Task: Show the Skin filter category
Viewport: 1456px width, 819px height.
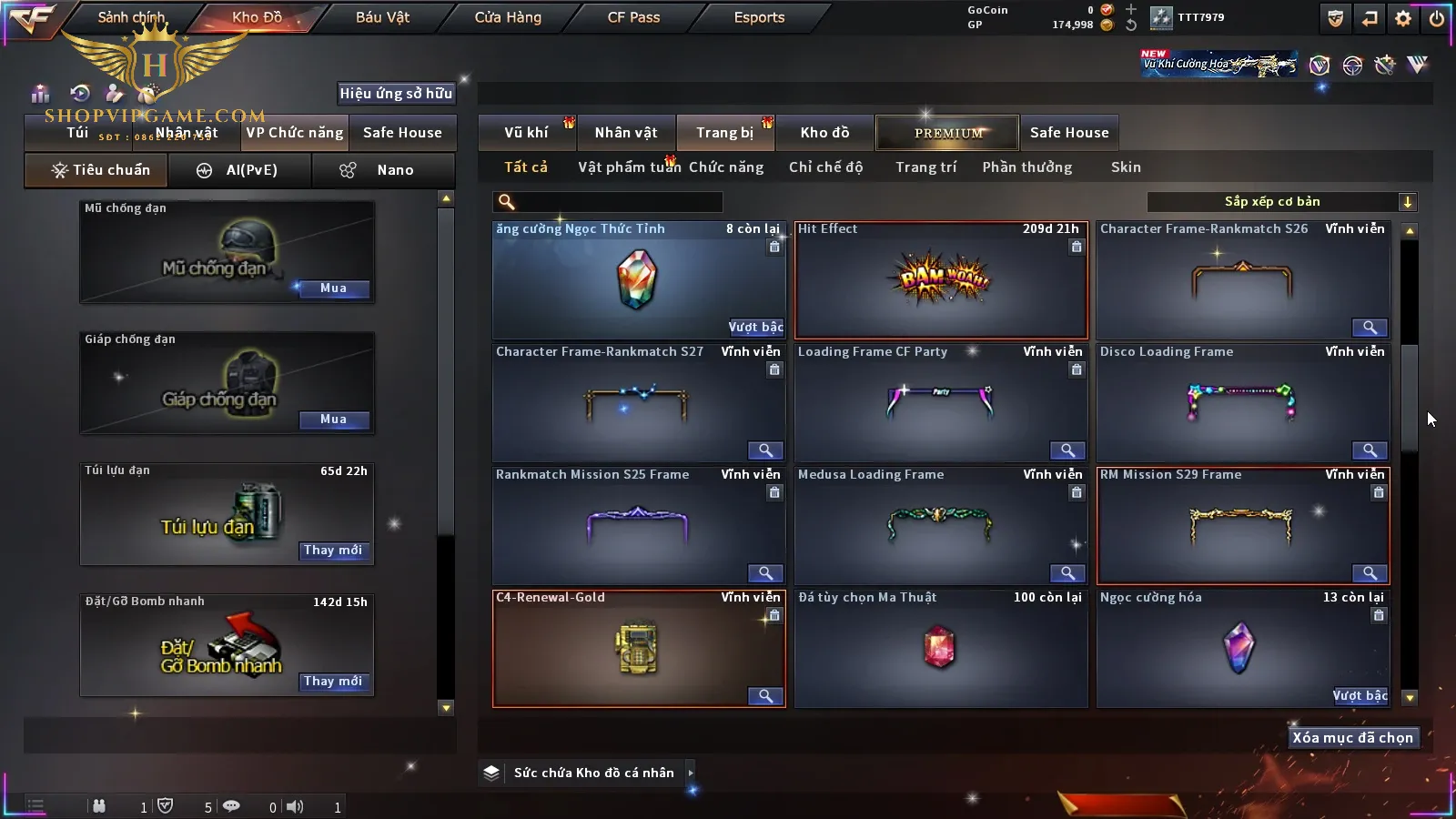Action: click(x=1126, y=167)
